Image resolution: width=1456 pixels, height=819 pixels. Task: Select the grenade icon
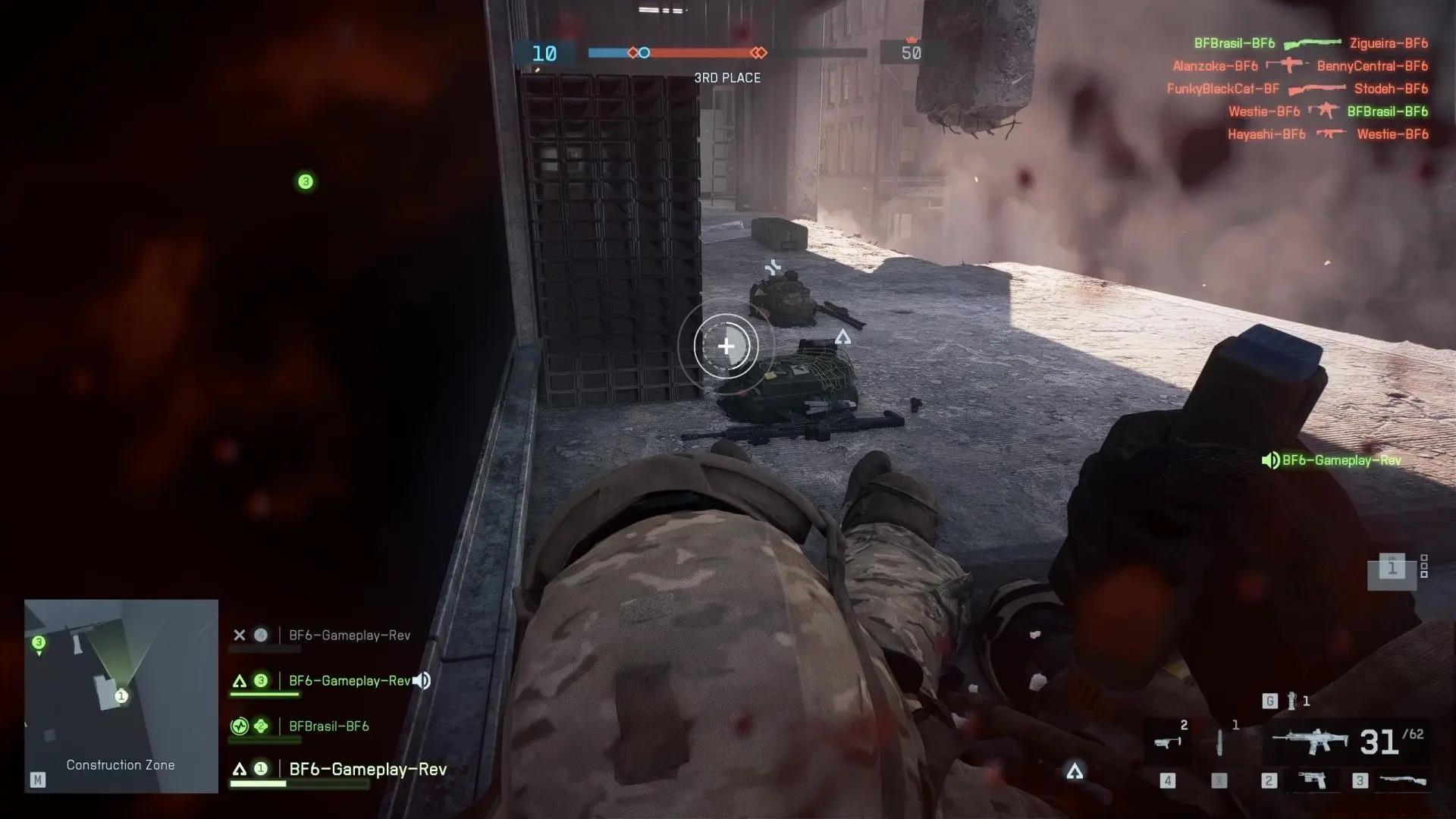(1291, 701)
